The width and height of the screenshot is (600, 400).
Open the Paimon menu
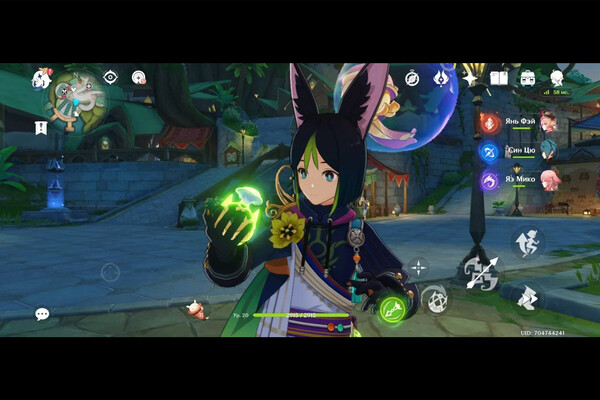tap(42, 78)
